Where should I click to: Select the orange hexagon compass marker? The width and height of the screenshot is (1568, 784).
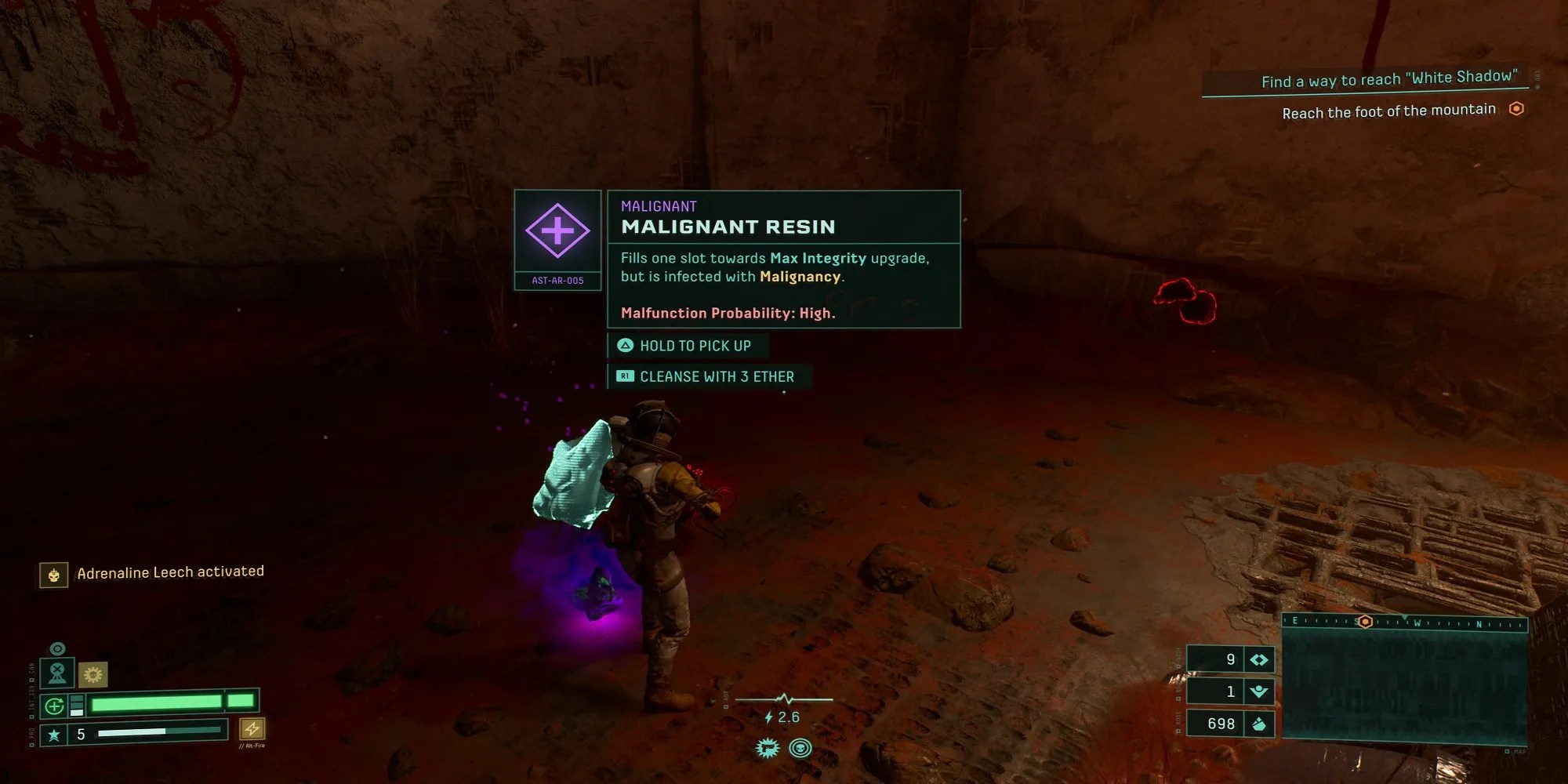1365,622
